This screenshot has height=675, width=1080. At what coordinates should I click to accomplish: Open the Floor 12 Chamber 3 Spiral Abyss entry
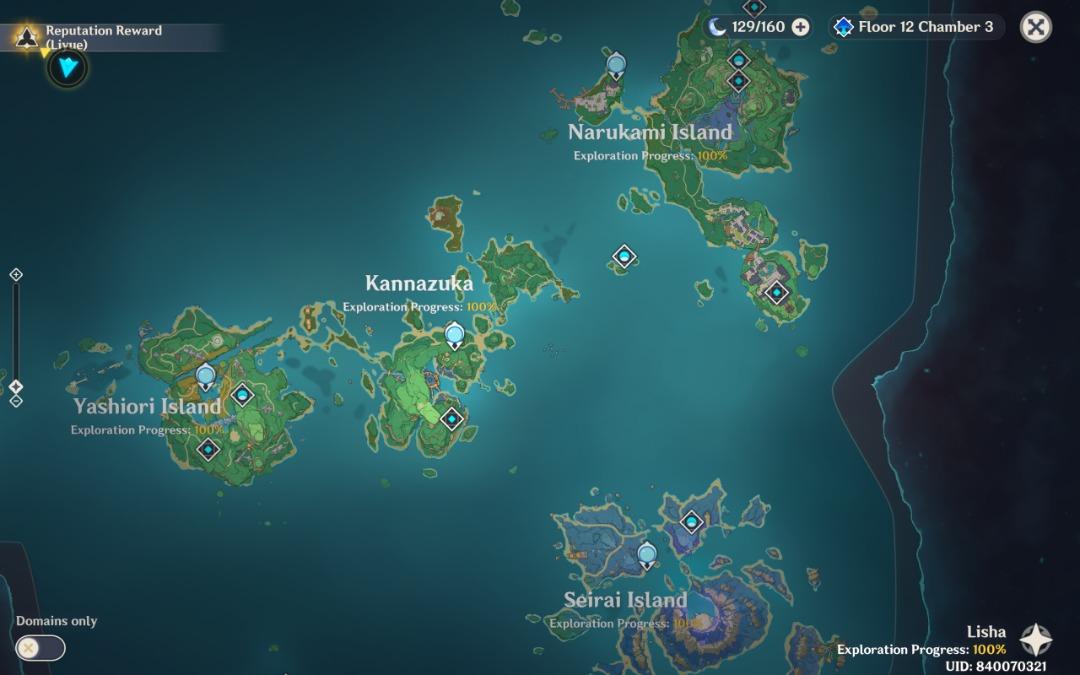[914, 27]
